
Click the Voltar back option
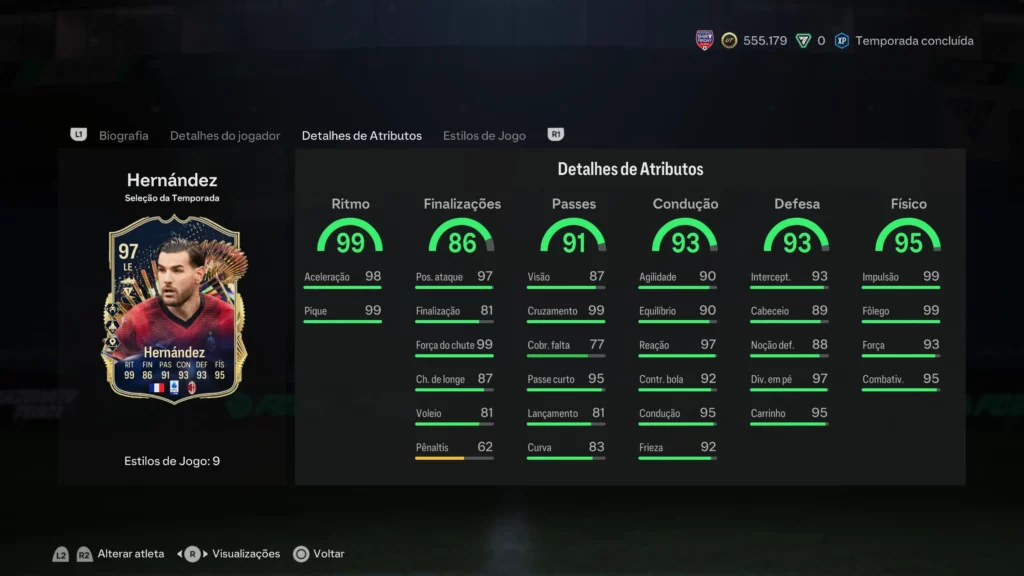pyautogui.click(x=328, y=553)
